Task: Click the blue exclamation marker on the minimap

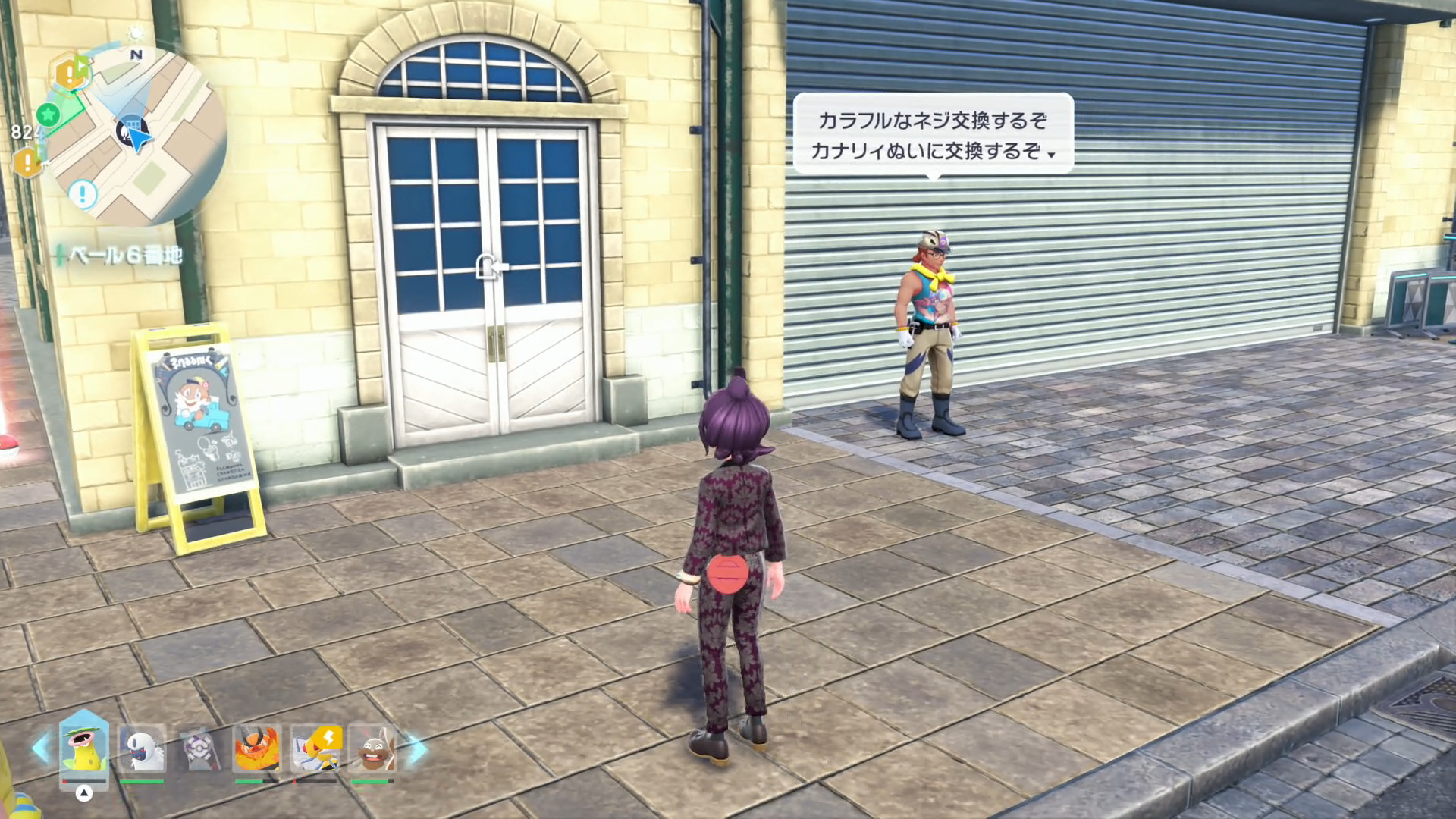Action: [x=83, y=194]
